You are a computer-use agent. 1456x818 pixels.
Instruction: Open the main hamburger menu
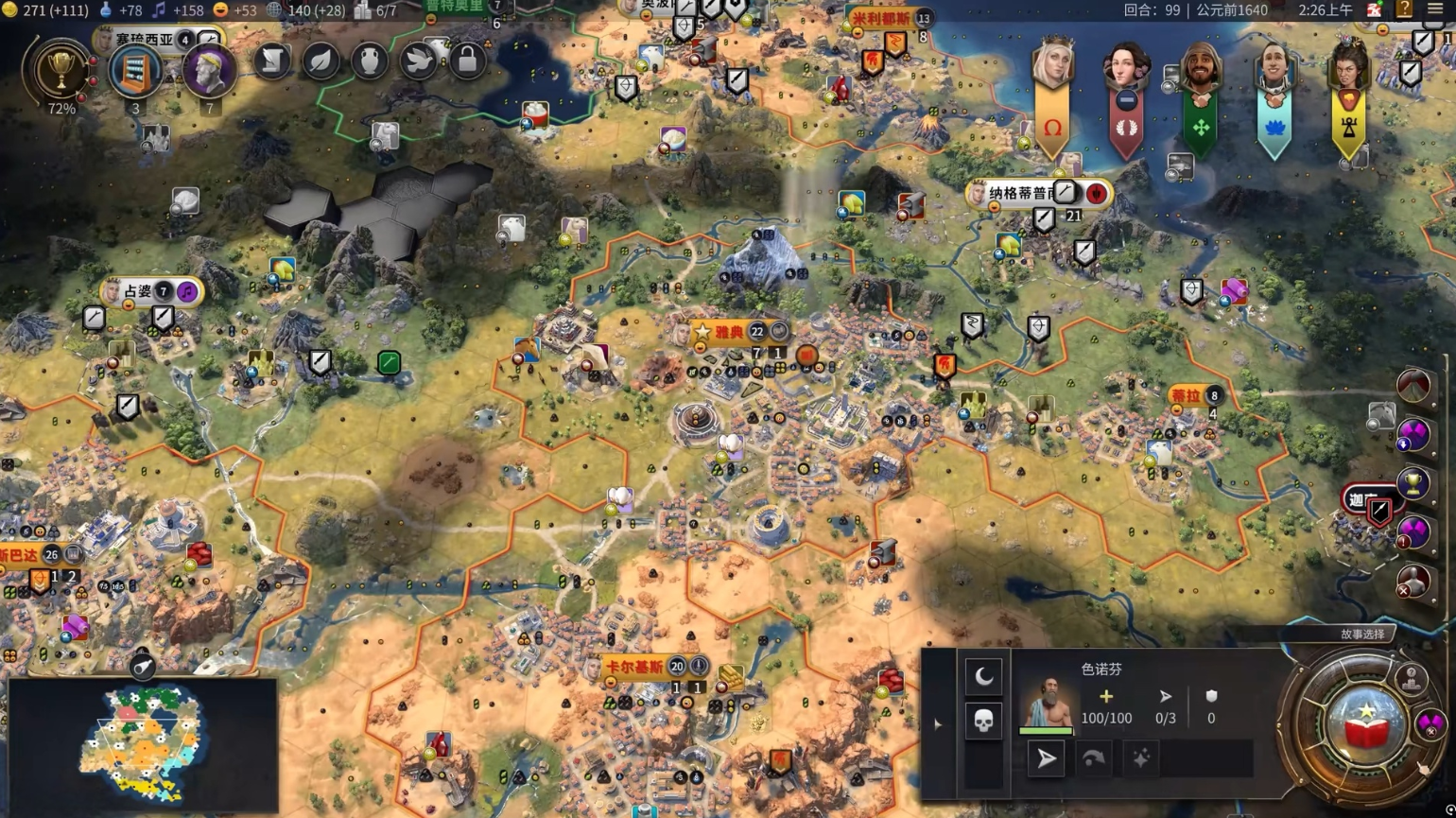[1435, 10]
